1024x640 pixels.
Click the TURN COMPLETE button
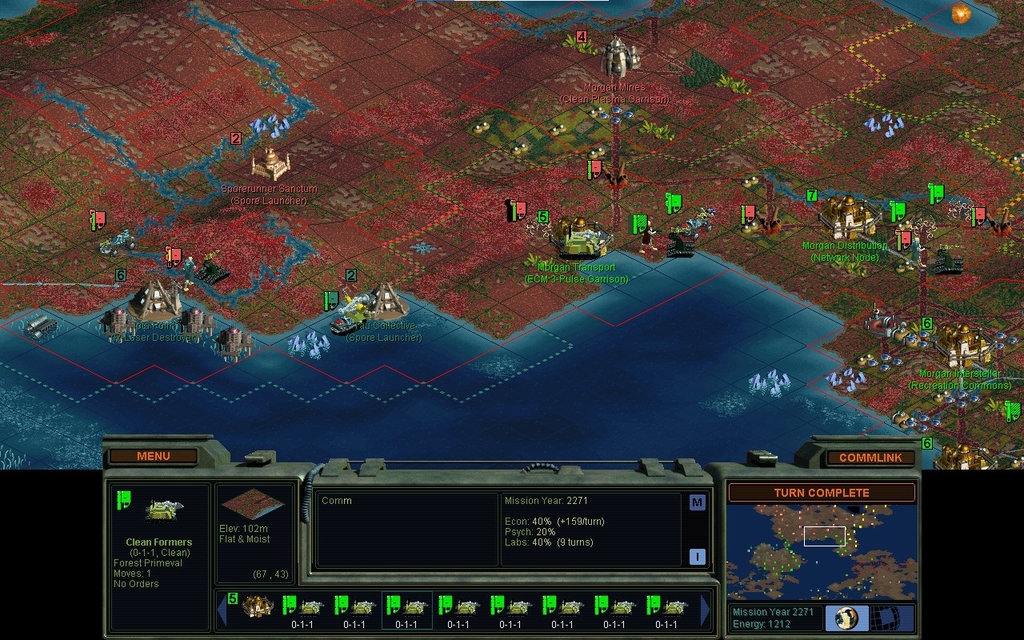tap(821, 493)
